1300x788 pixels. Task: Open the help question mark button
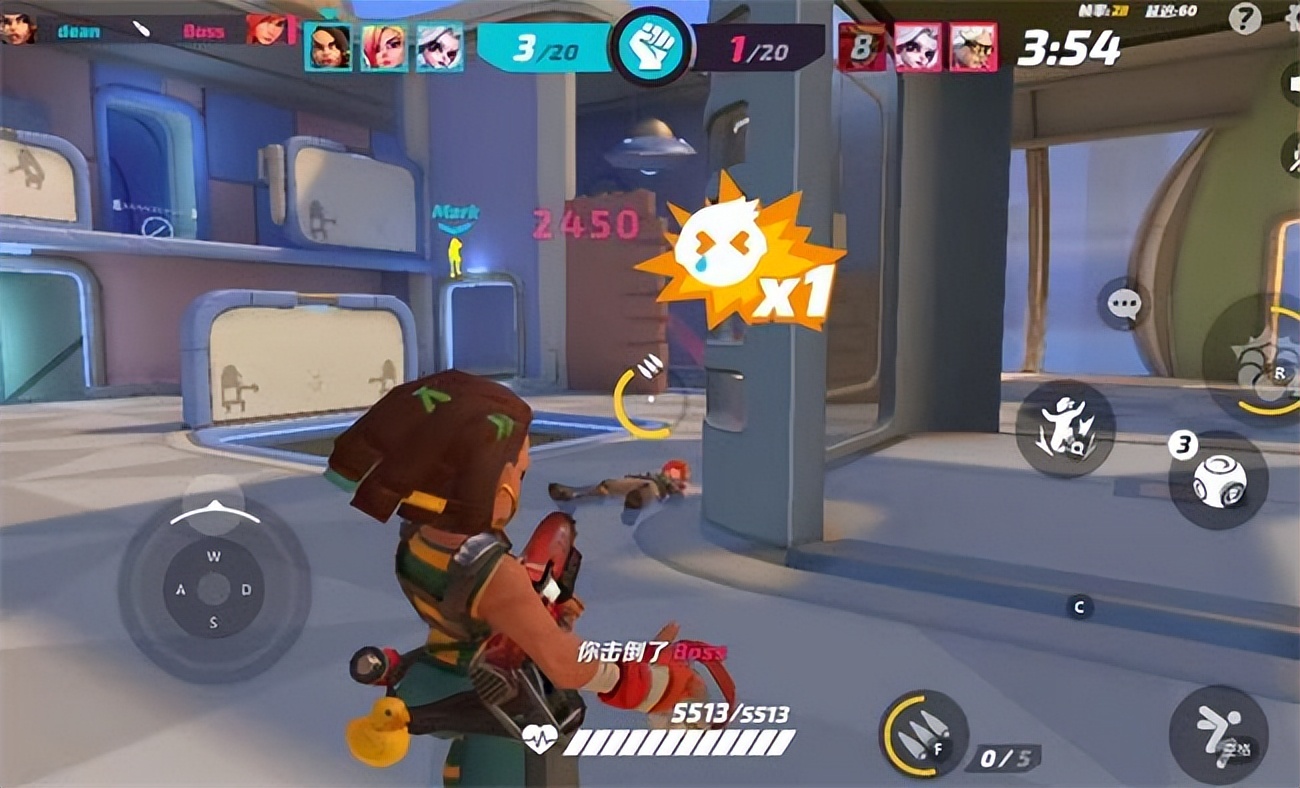point(1245,18)
